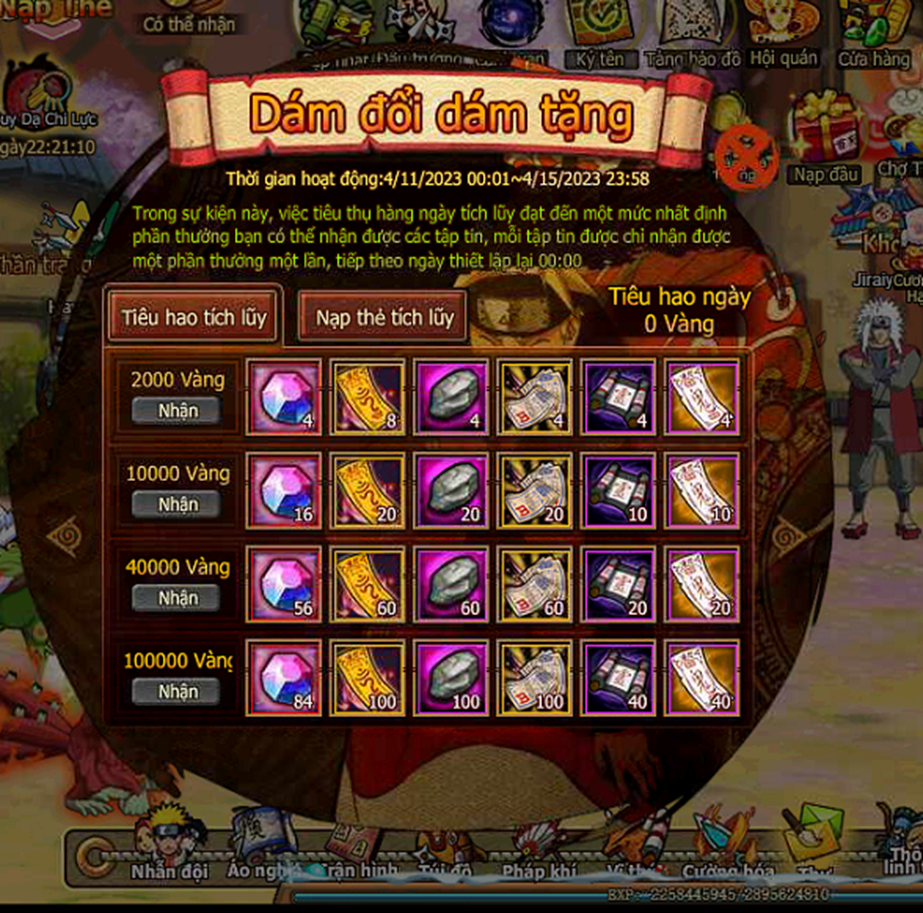This screenshot has height=913, width=923.
Task: Open the Nạp thẻ tích lũy tab
Action: [385, 318]
